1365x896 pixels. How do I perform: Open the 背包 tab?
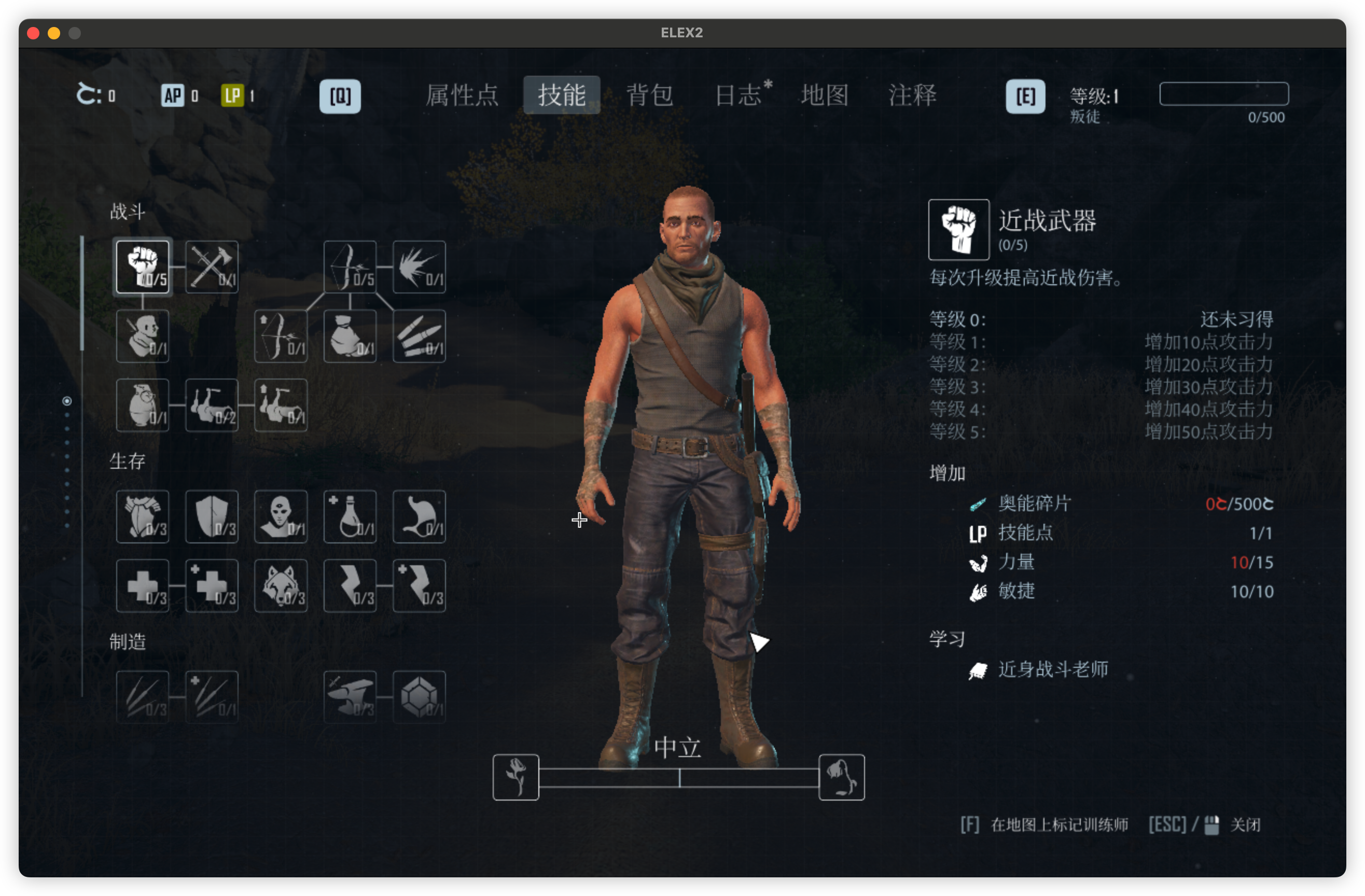click(649, 95)
